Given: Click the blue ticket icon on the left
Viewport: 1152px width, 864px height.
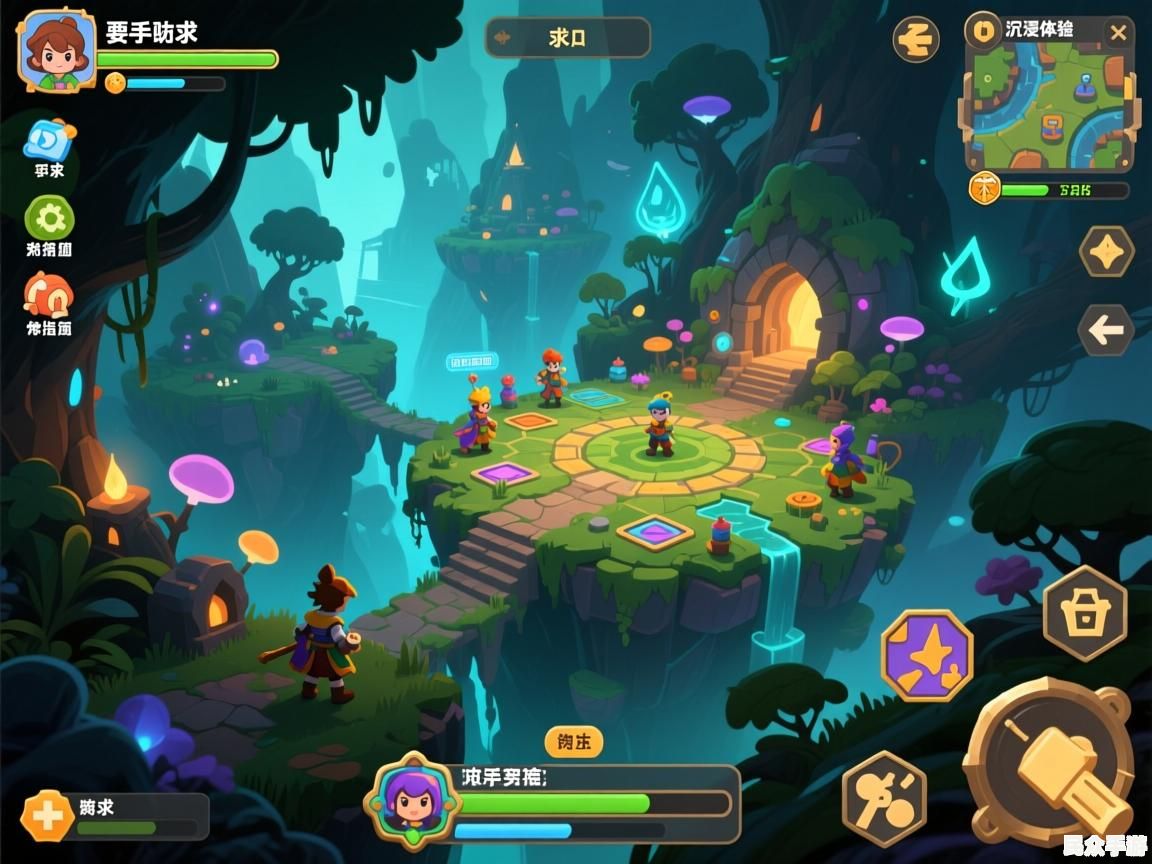Looking at the screenshot, I should click(x=49, y=140).
